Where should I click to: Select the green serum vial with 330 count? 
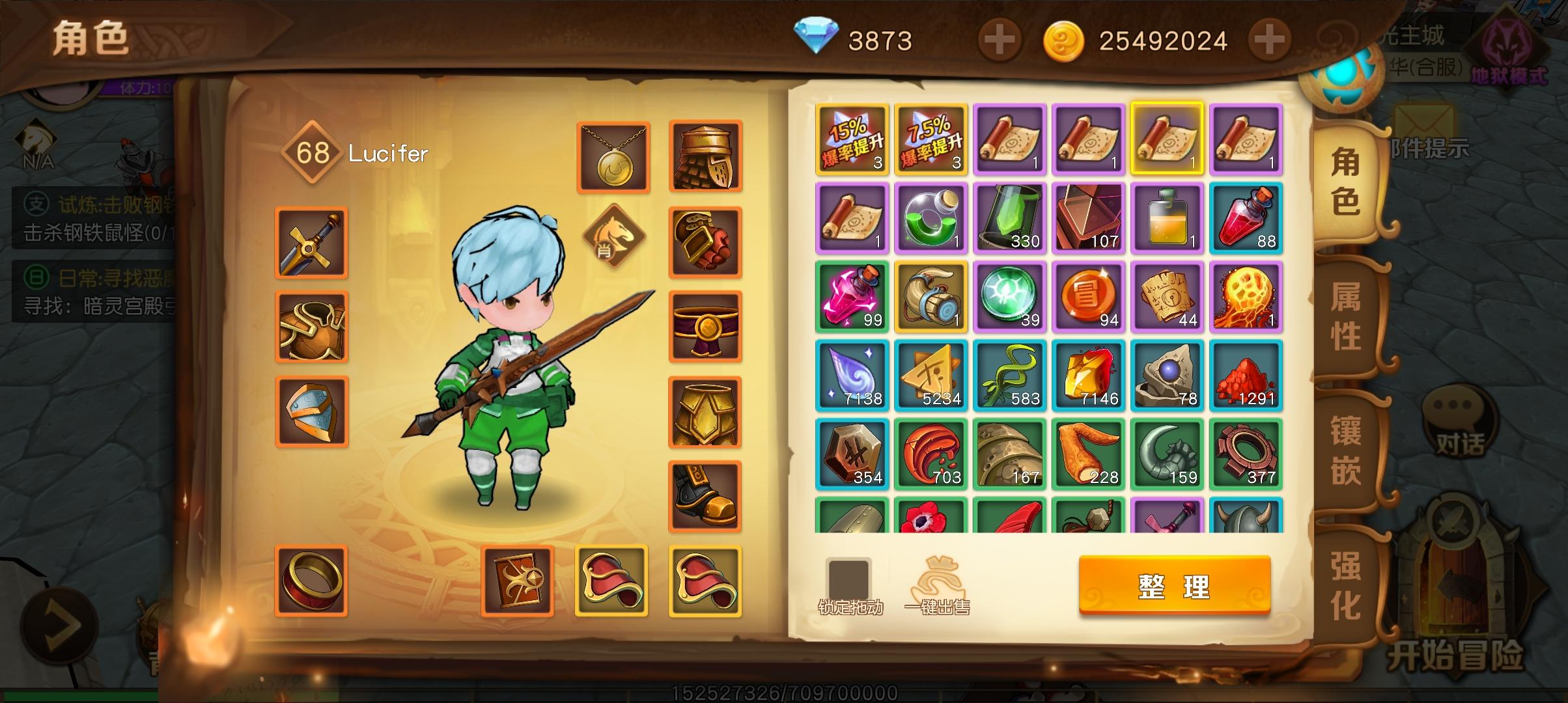pos(1010,218)
